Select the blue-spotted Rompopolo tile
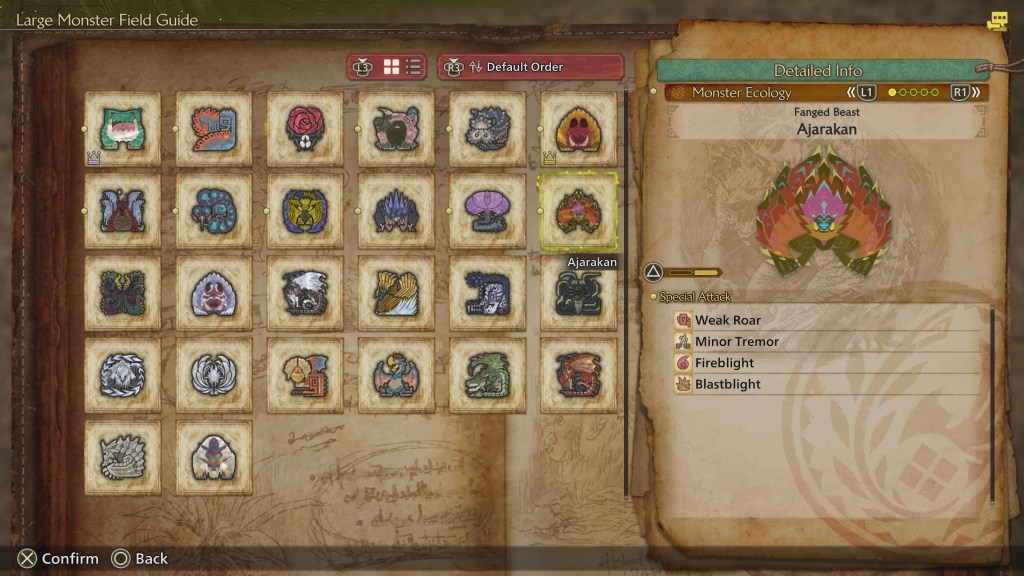The height and width of the screenshot is (576, 1024). (214, 211)
